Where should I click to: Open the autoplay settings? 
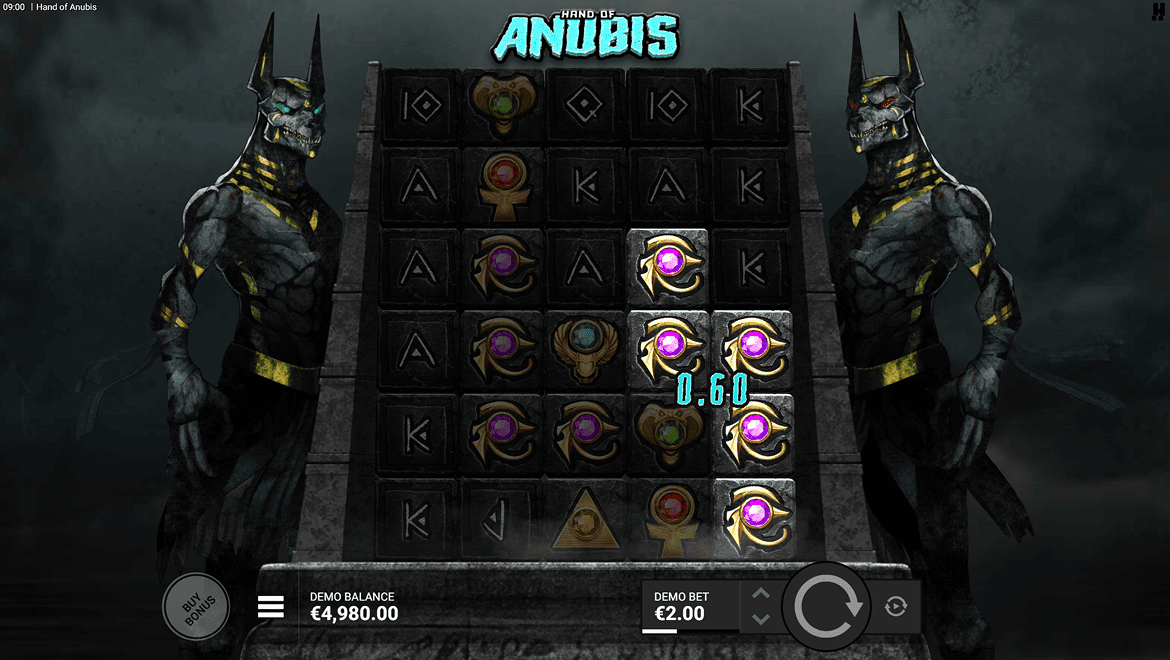[x=896, y=606]
